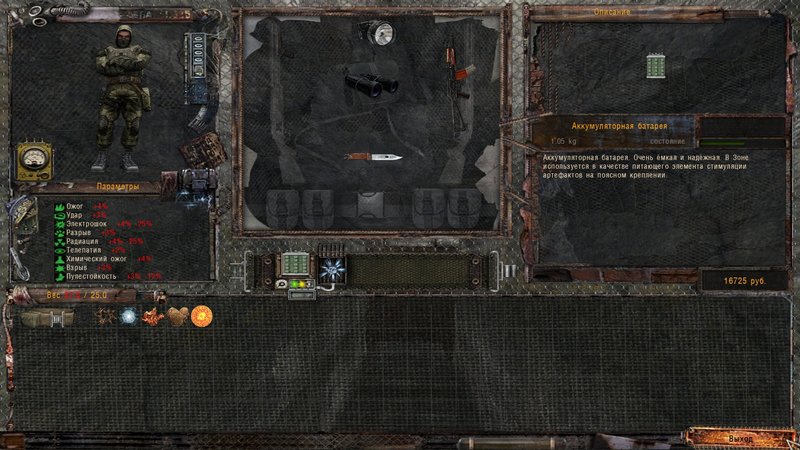This screenshot has height=450, width=800.
Task: Pick the belt item in the backpack
Action: point(47,317)
